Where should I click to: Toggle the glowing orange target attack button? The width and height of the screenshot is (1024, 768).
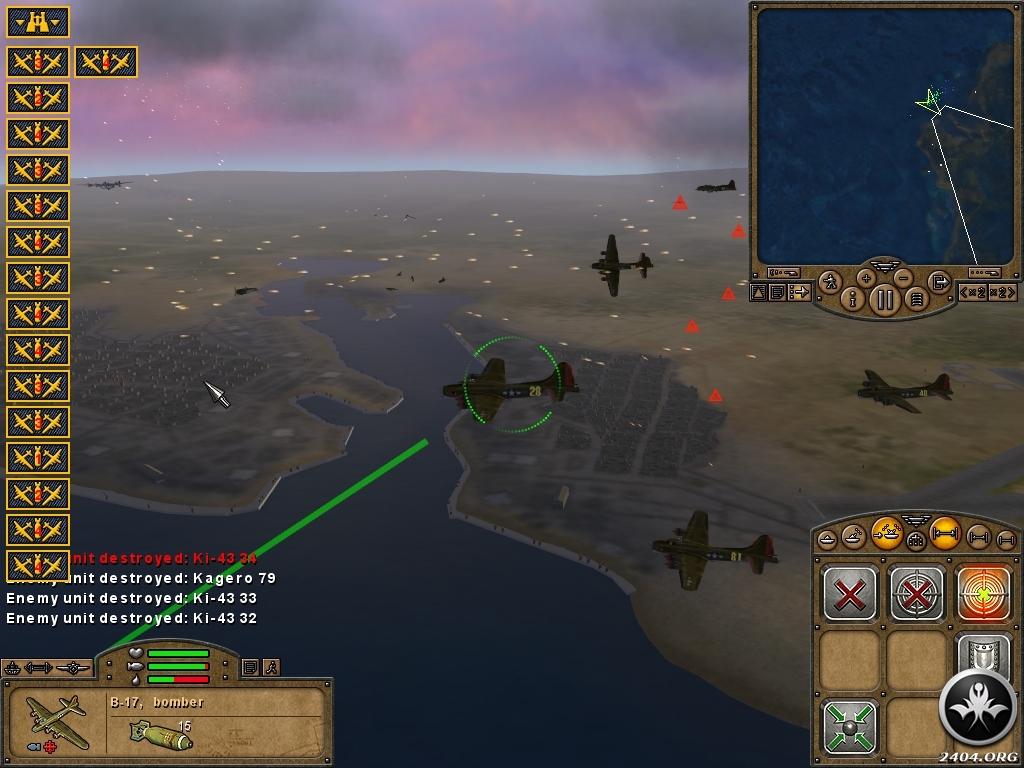coord(984,594)
